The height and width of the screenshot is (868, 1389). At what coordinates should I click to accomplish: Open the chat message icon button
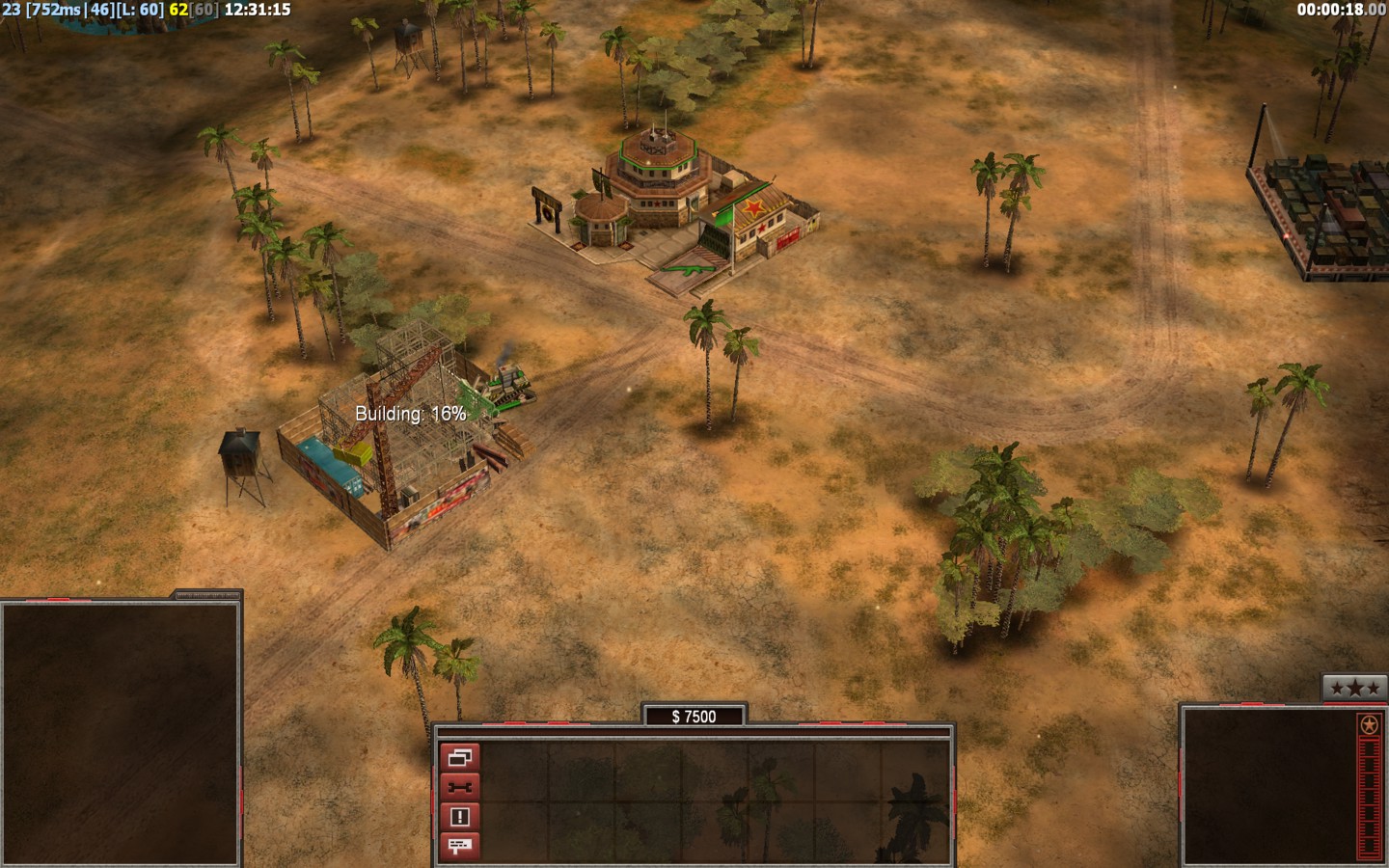click(459, 846)
